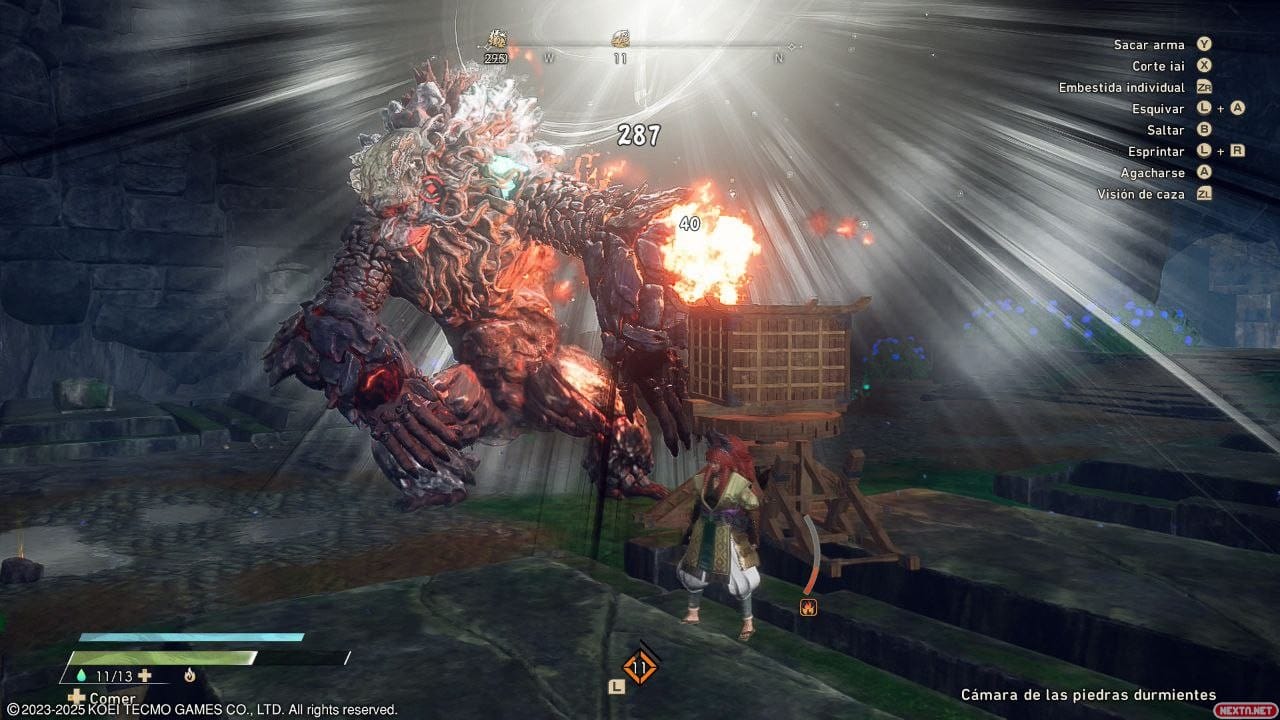Image resolution: width=1280 pixels, height=720 pixels.
Task: Select the Sacar arma action label
Action: [x=1149, y=45]
